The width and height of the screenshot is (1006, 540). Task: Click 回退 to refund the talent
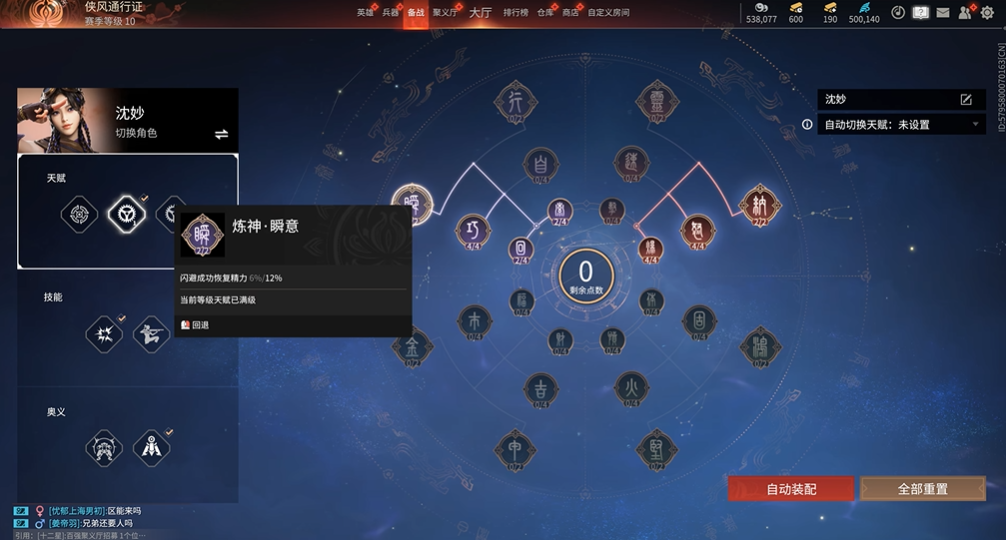pyautogui.click(x=196, y=325)
